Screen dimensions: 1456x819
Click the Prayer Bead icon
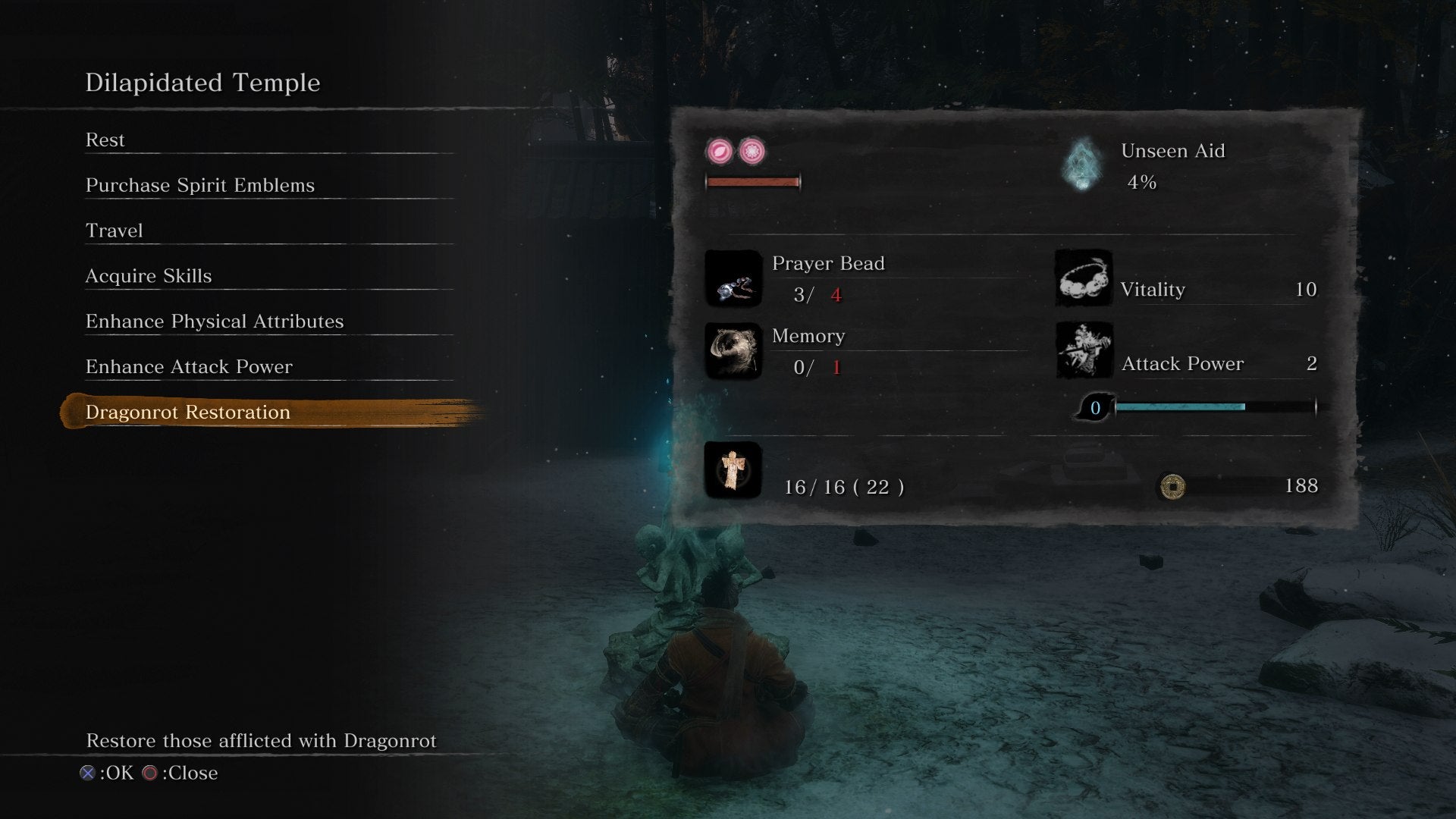coord(733,279)
